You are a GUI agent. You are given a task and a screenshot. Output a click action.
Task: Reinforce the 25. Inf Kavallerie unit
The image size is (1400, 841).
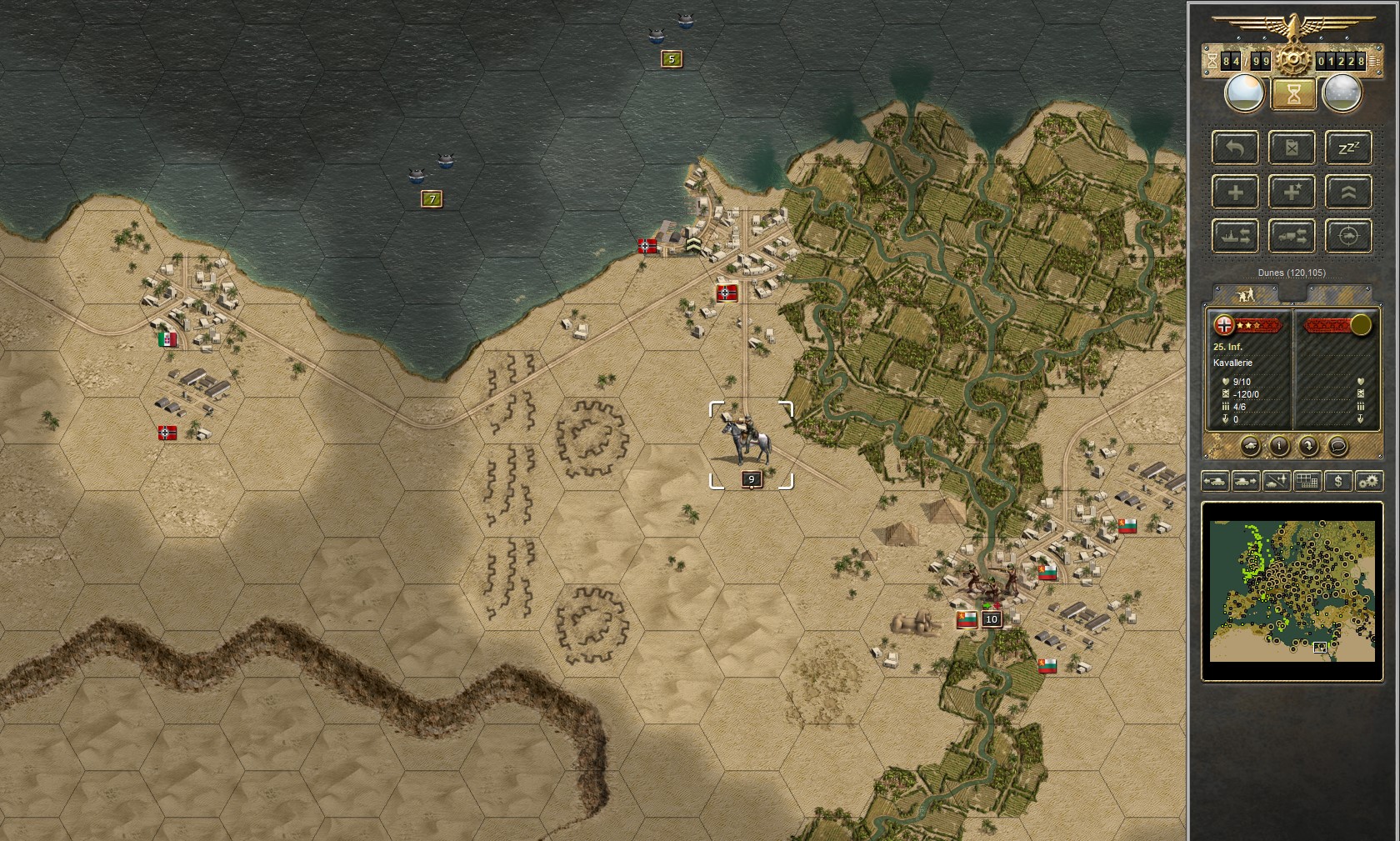pyautogui.click(x=1236, y=193)
